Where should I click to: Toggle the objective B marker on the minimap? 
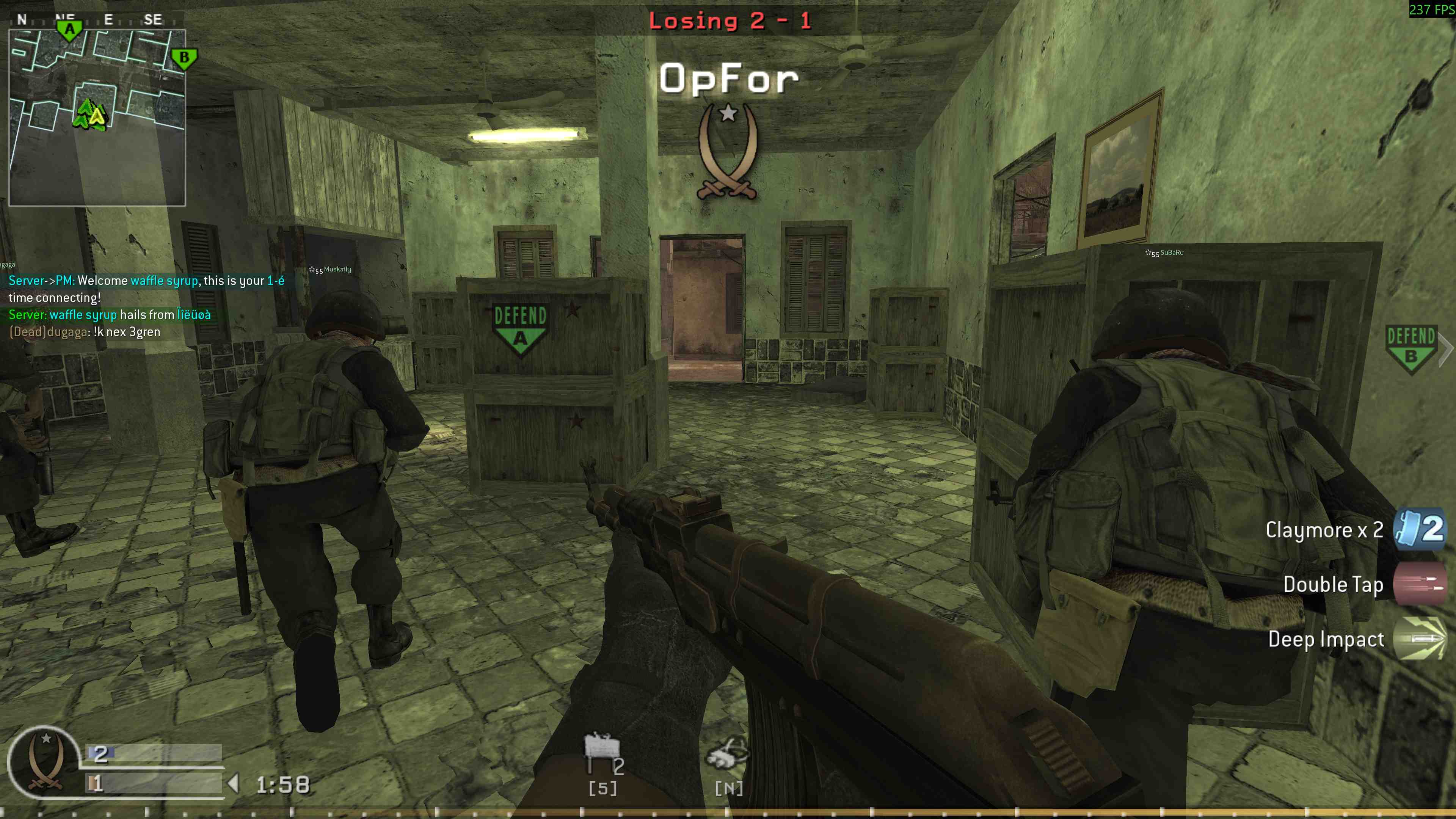click(184, 56)
